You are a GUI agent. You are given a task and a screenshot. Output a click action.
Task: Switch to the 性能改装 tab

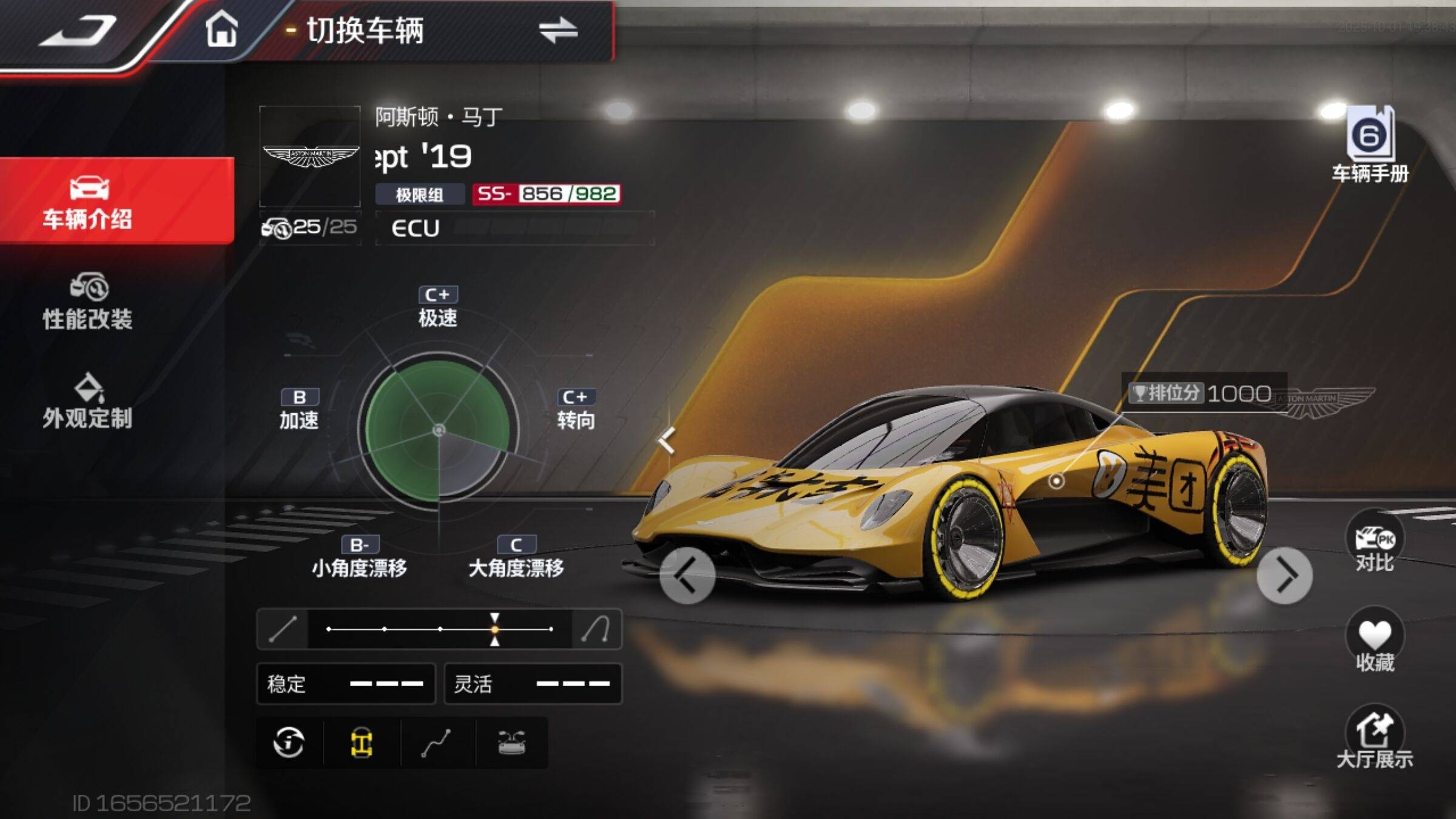pos(88,302)
